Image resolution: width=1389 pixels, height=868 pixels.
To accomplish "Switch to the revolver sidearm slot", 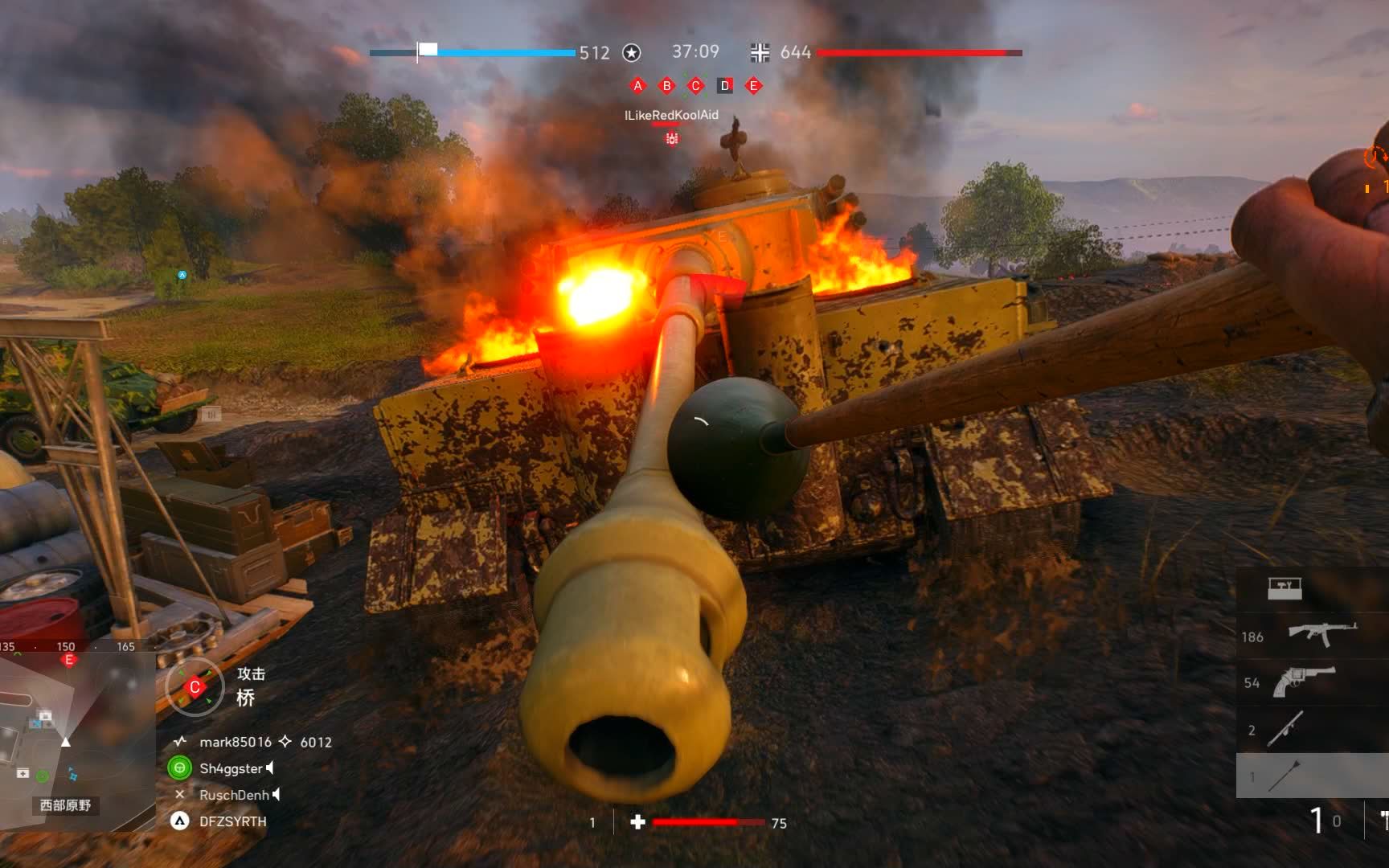I will [1304, 682].
